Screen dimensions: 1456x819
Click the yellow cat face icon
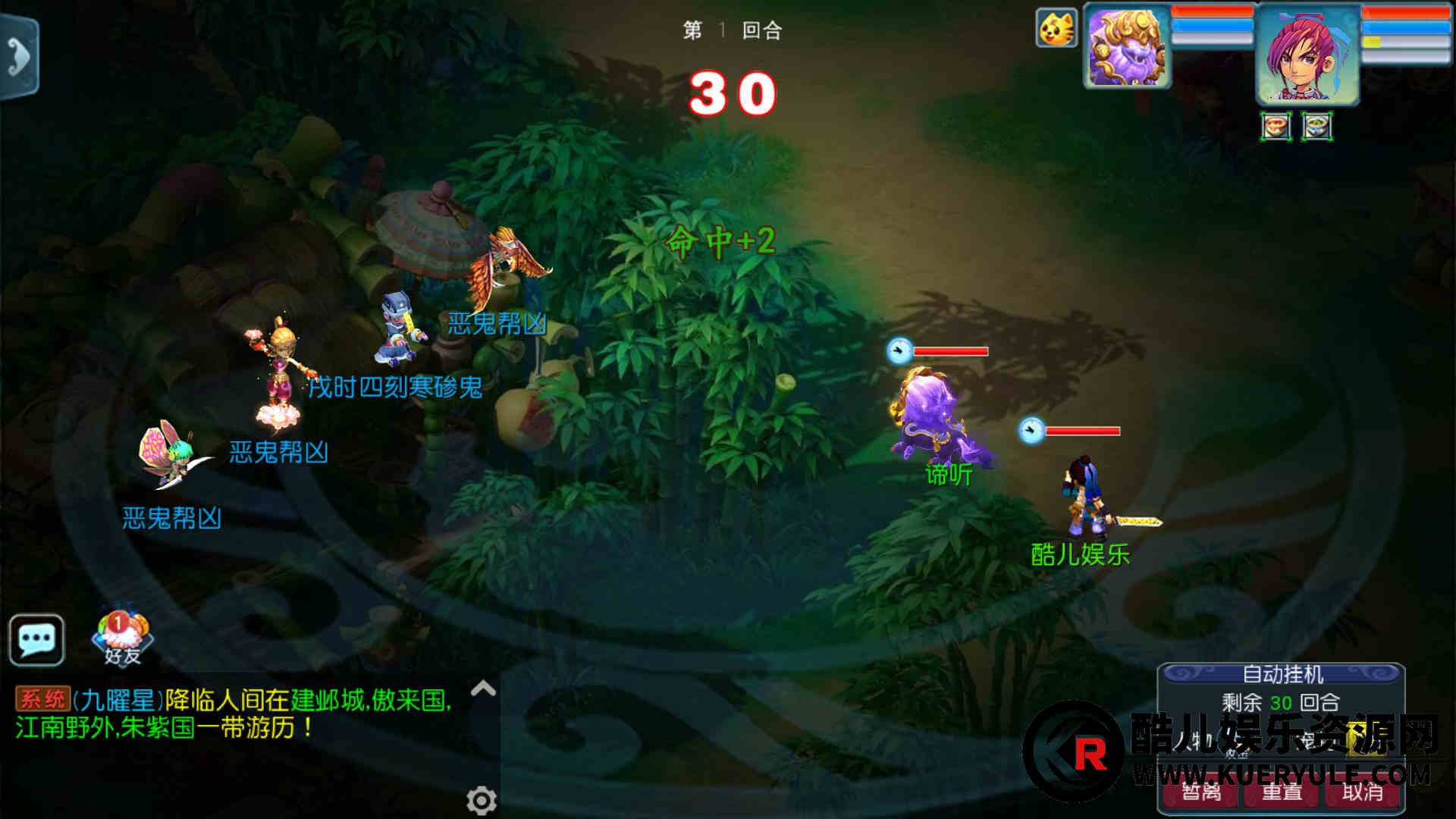point(1056,29)
